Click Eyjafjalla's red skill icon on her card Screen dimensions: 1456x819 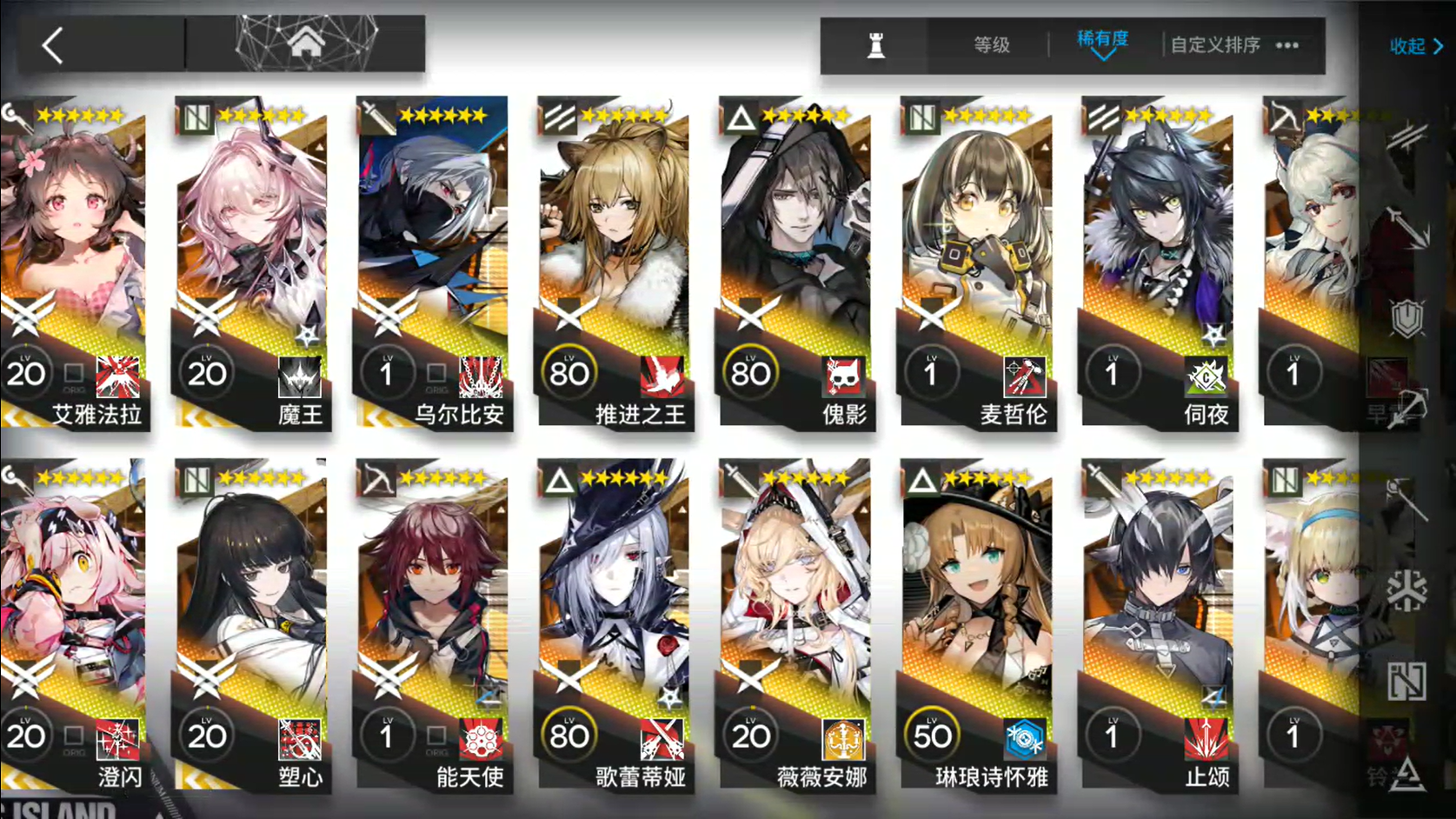click(119, 376)
